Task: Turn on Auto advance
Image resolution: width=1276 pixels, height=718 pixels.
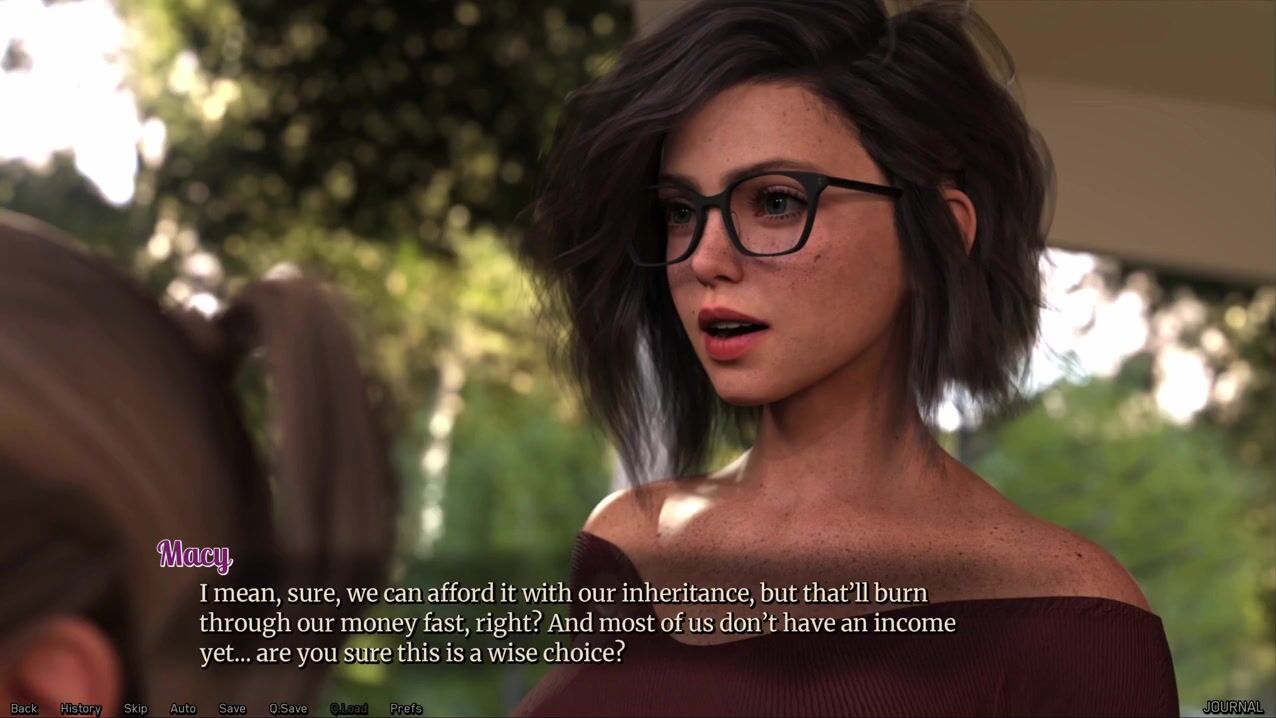Action: coord(183,708)
